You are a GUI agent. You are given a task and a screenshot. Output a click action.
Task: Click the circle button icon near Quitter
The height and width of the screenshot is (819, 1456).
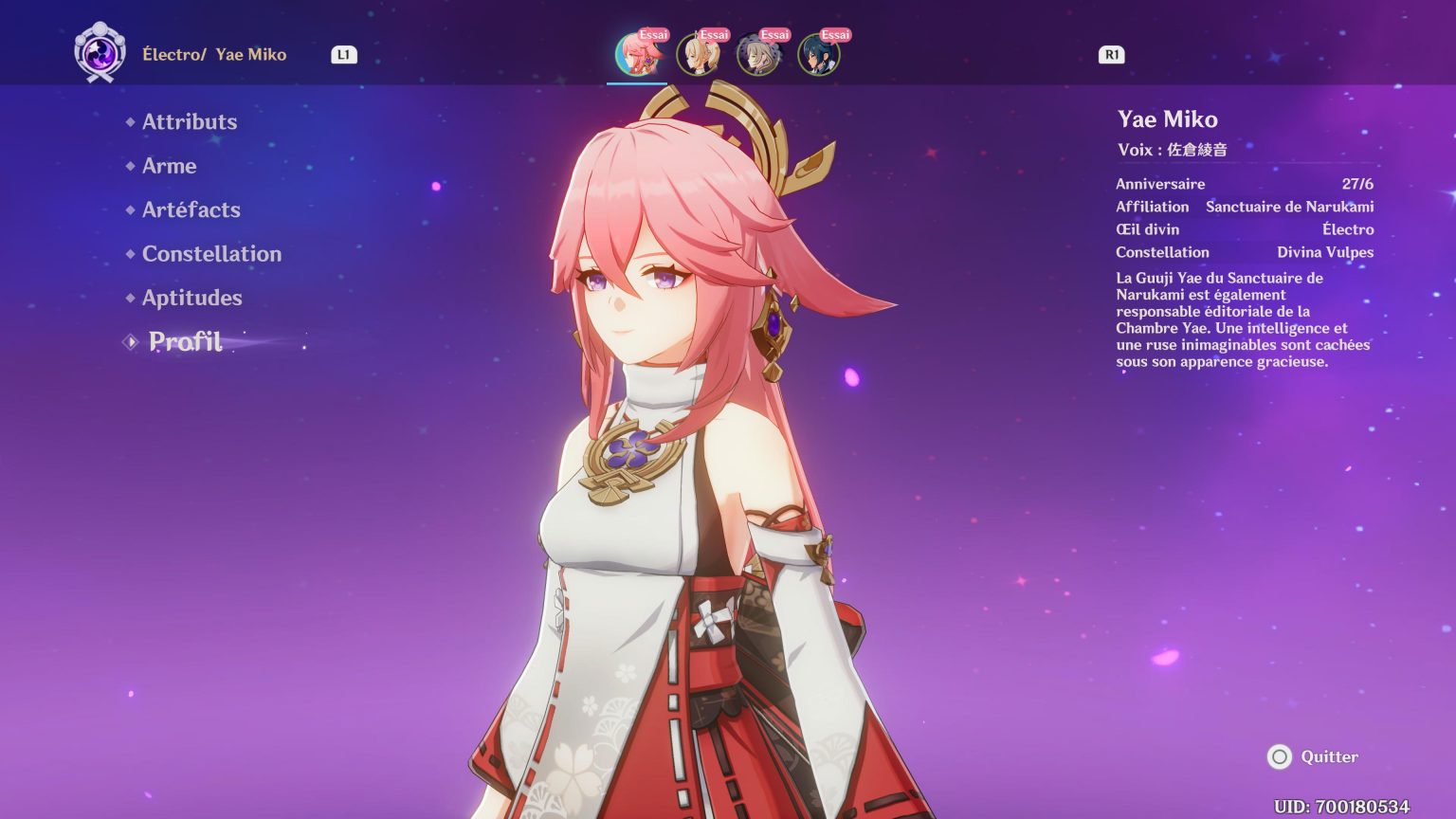(x=1282, y=757)
